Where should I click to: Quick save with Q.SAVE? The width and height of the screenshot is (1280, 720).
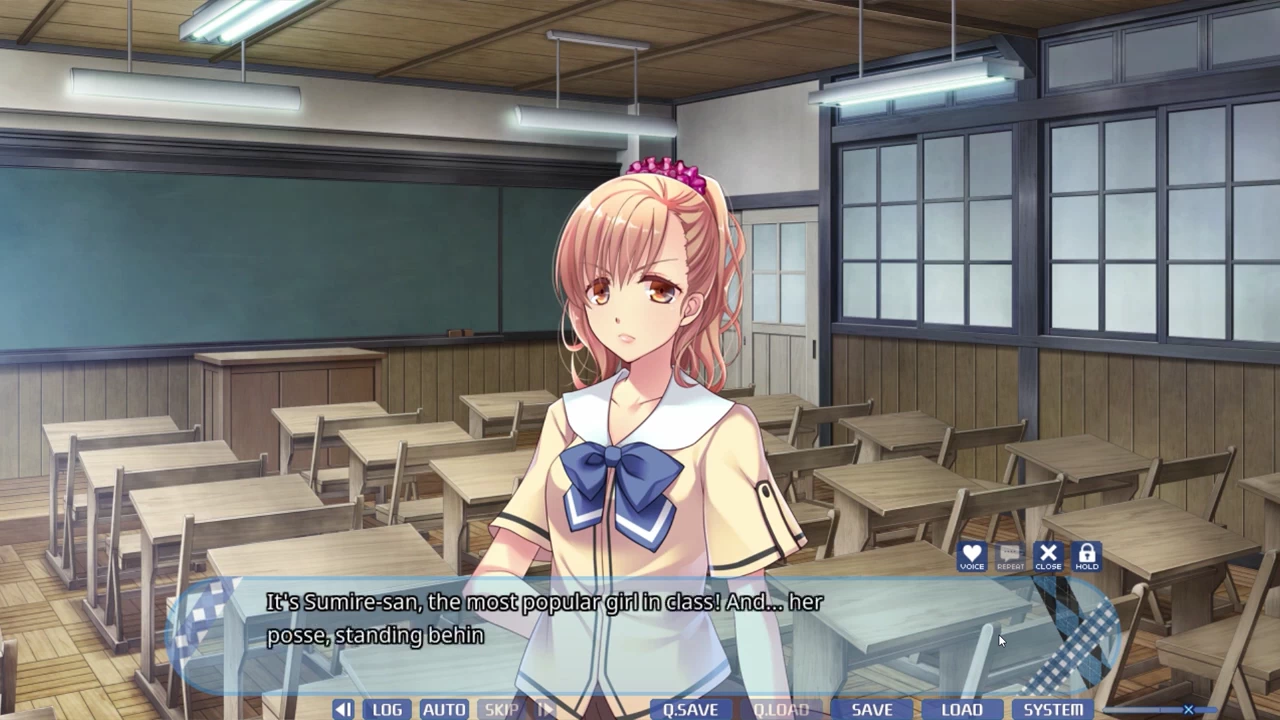(690, 709)
